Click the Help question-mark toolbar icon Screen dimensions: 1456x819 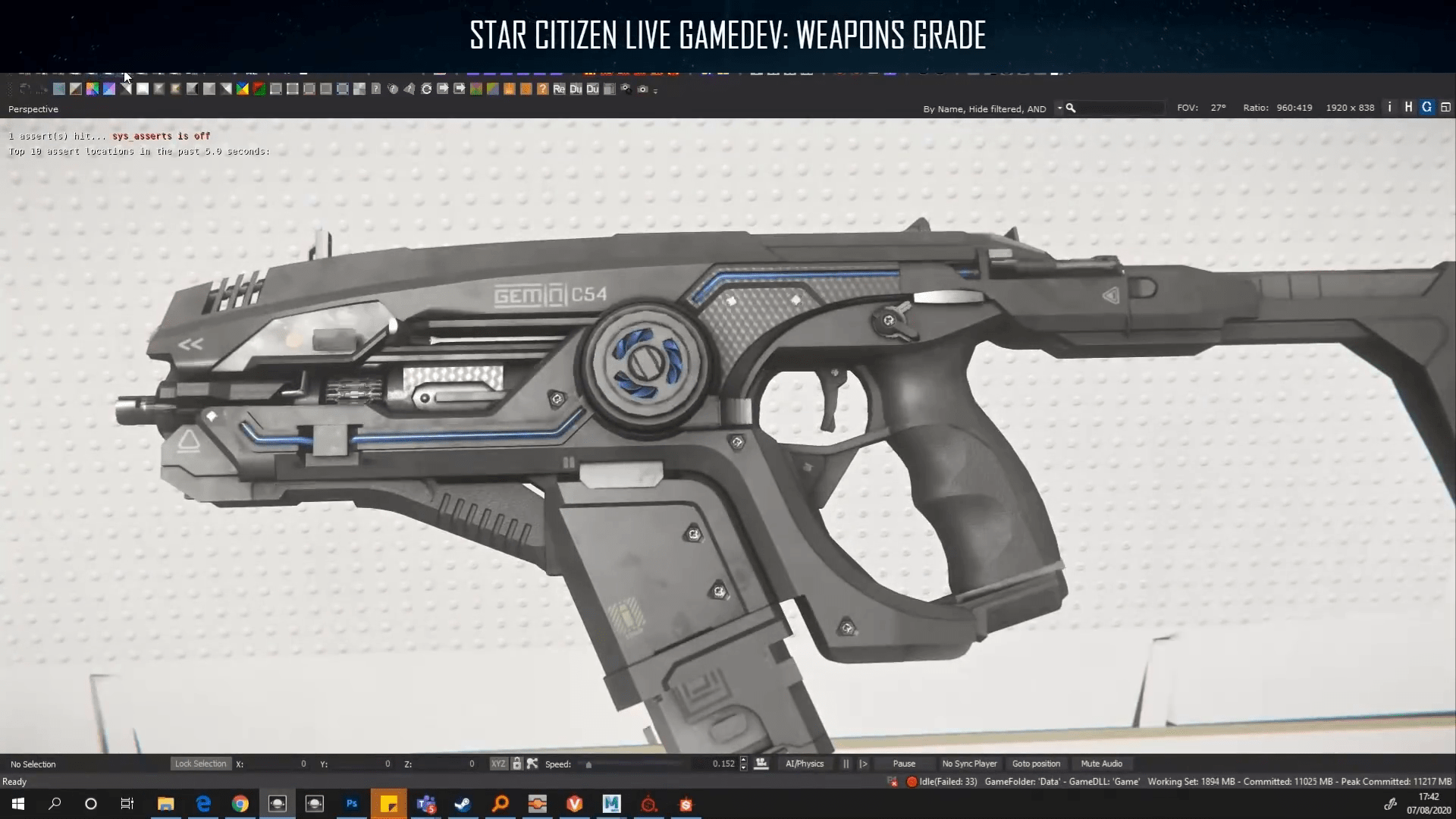544,89
